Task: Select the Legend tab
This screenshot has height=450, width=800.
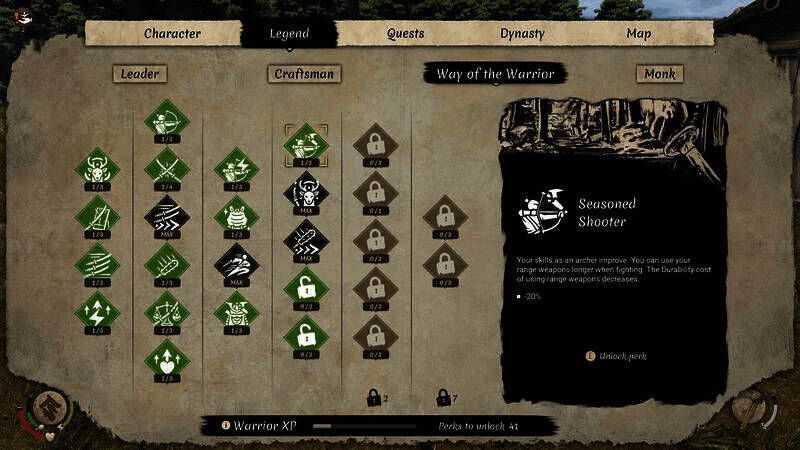Action: [289, 33]
